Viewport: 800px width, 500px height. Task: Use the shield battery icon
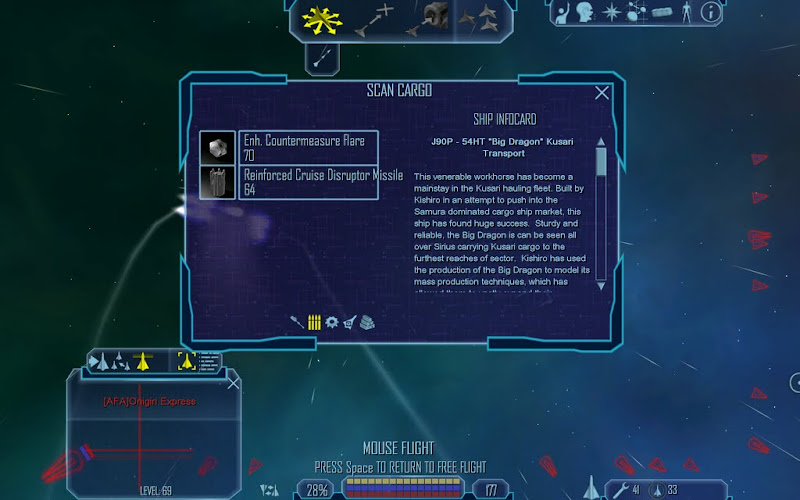point(656,489)
